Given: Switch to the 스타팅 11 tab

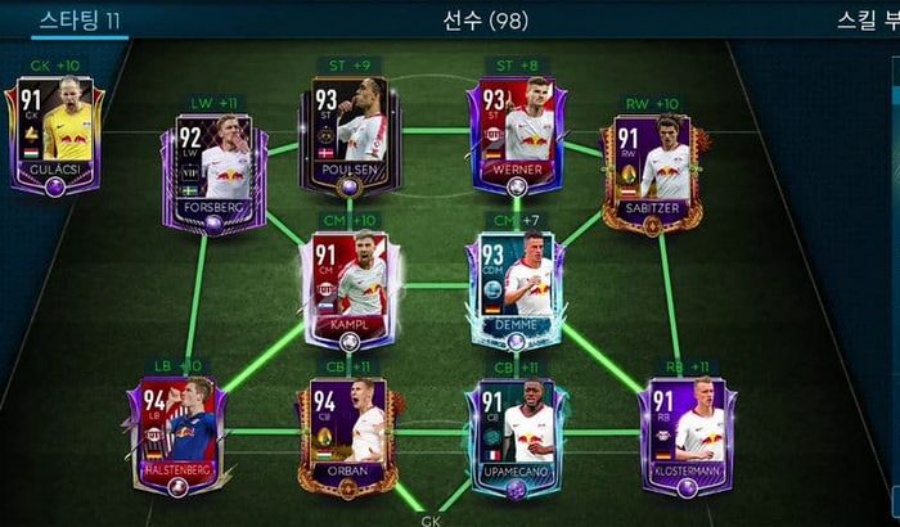Looking at the screenshot, I should (79, 20).
